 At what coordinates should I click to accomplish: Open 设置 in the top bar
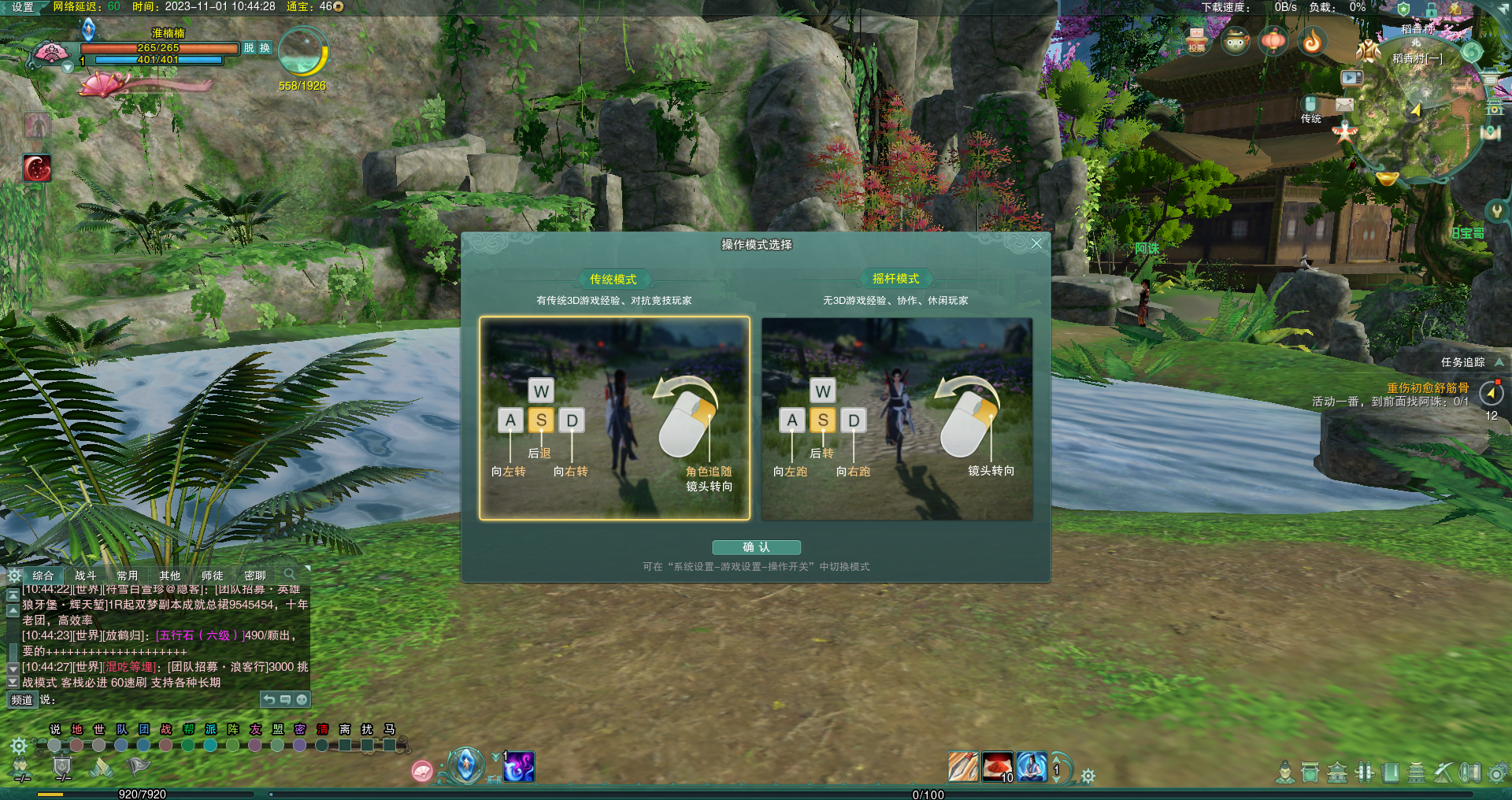(x=23, y=7)
